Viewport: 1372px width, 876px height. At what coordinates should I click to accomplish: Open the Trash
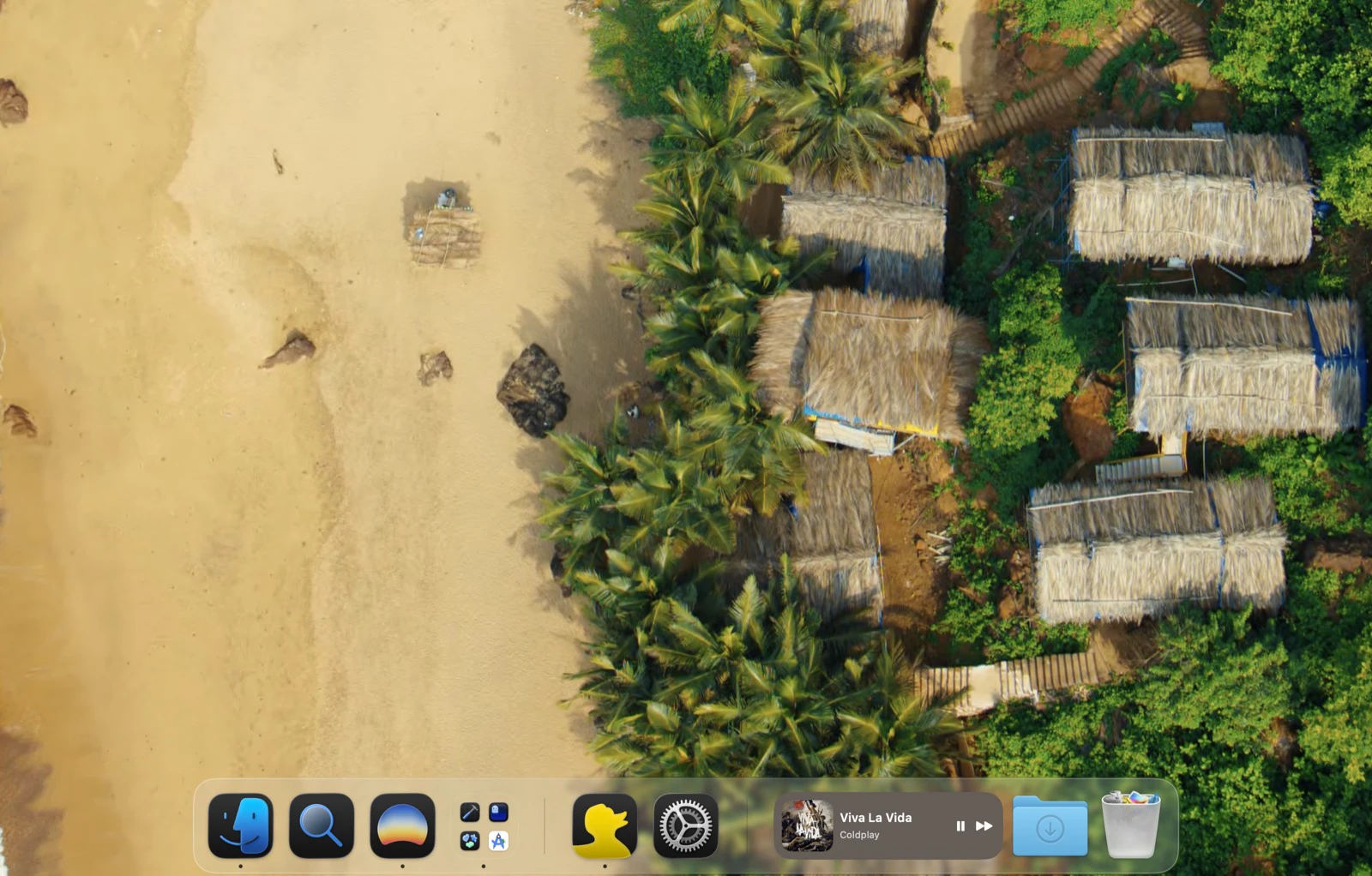click(x=1130, y=825)
